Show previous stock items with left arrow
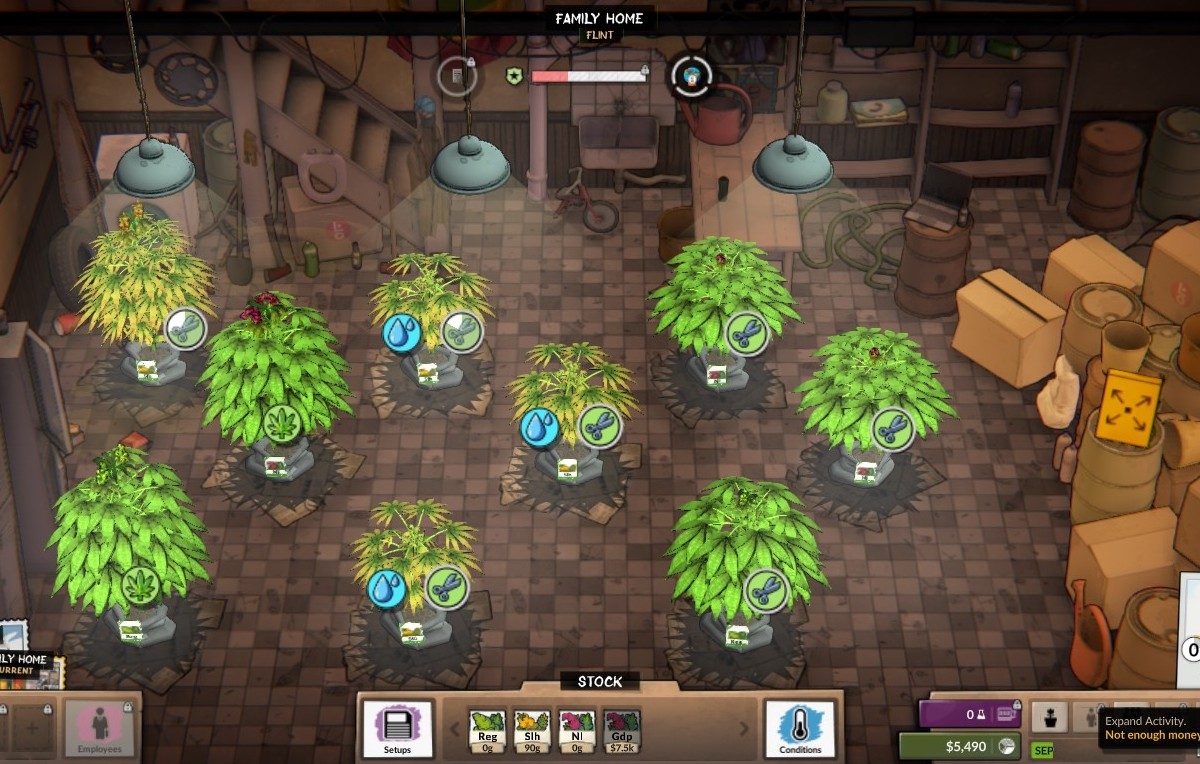 click(455, 729)
